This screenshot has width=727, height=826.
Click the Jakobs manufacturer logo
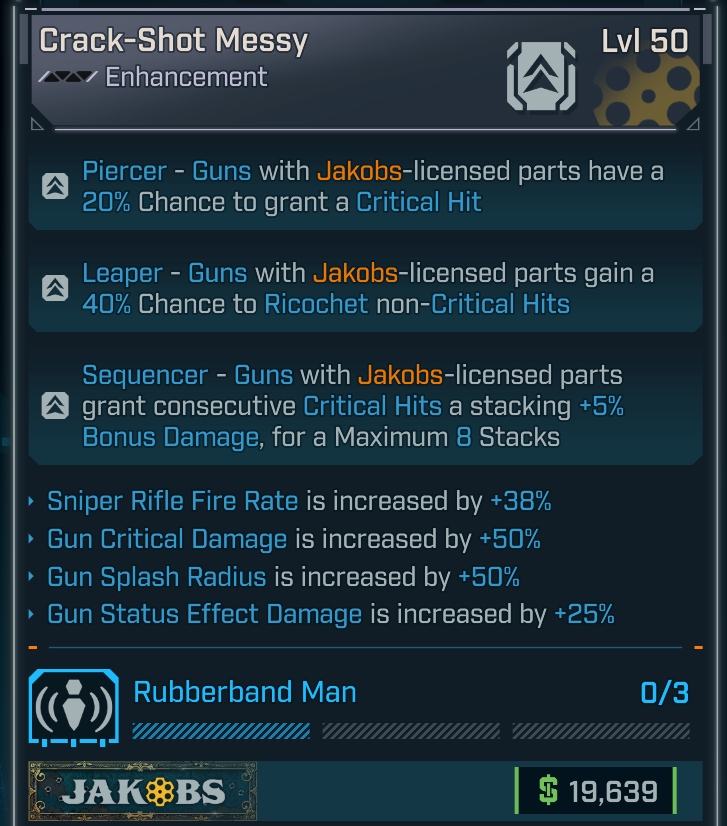click(x=142, y=794)
